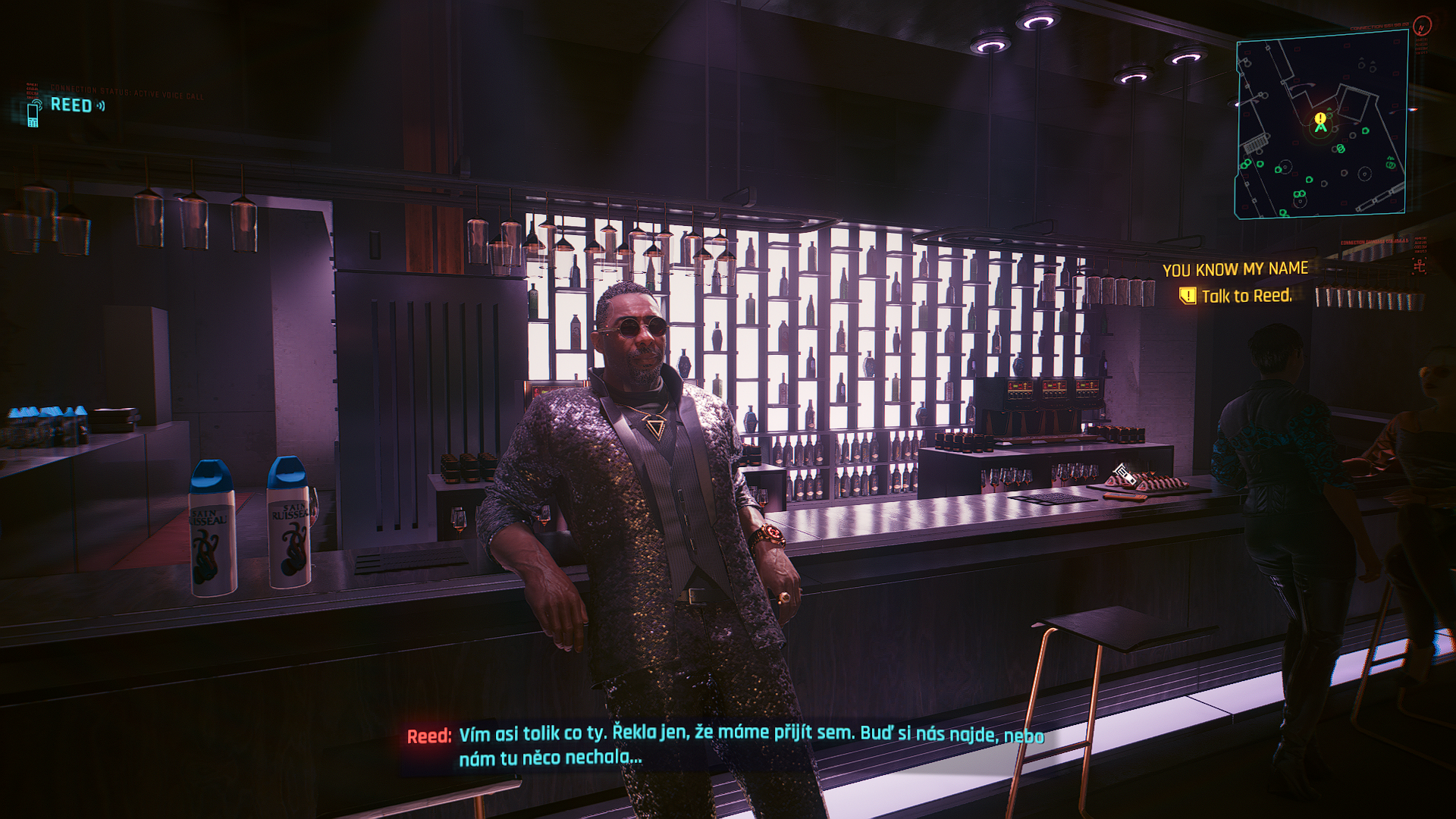Image resolution: width=1456 pixels, height=819 pixels.
Task: Select the Talk to Reed objective
Action: click(x=1245, y=296)
